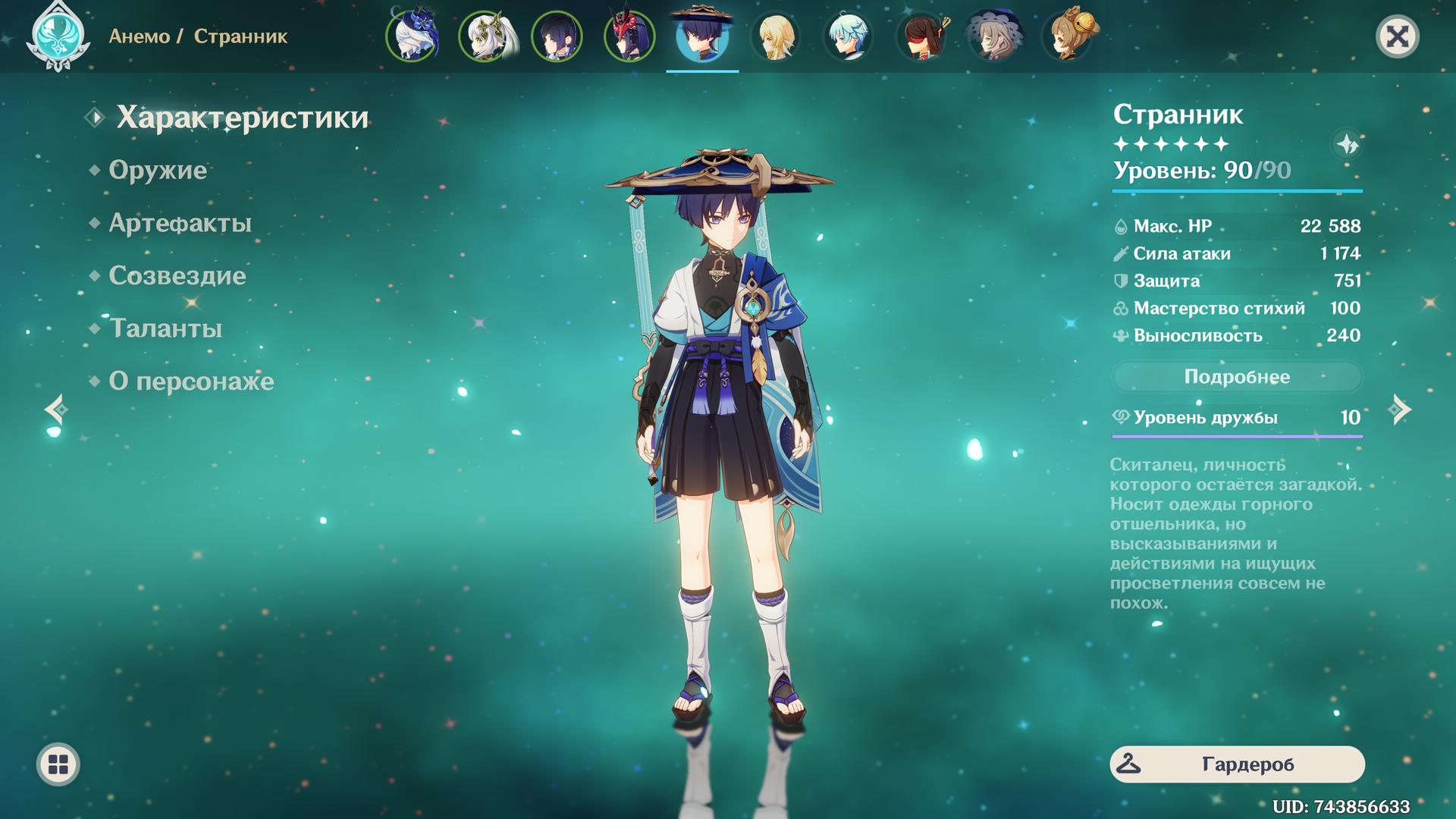Click the sparkle icon beside the star rating

point(1347,144)
